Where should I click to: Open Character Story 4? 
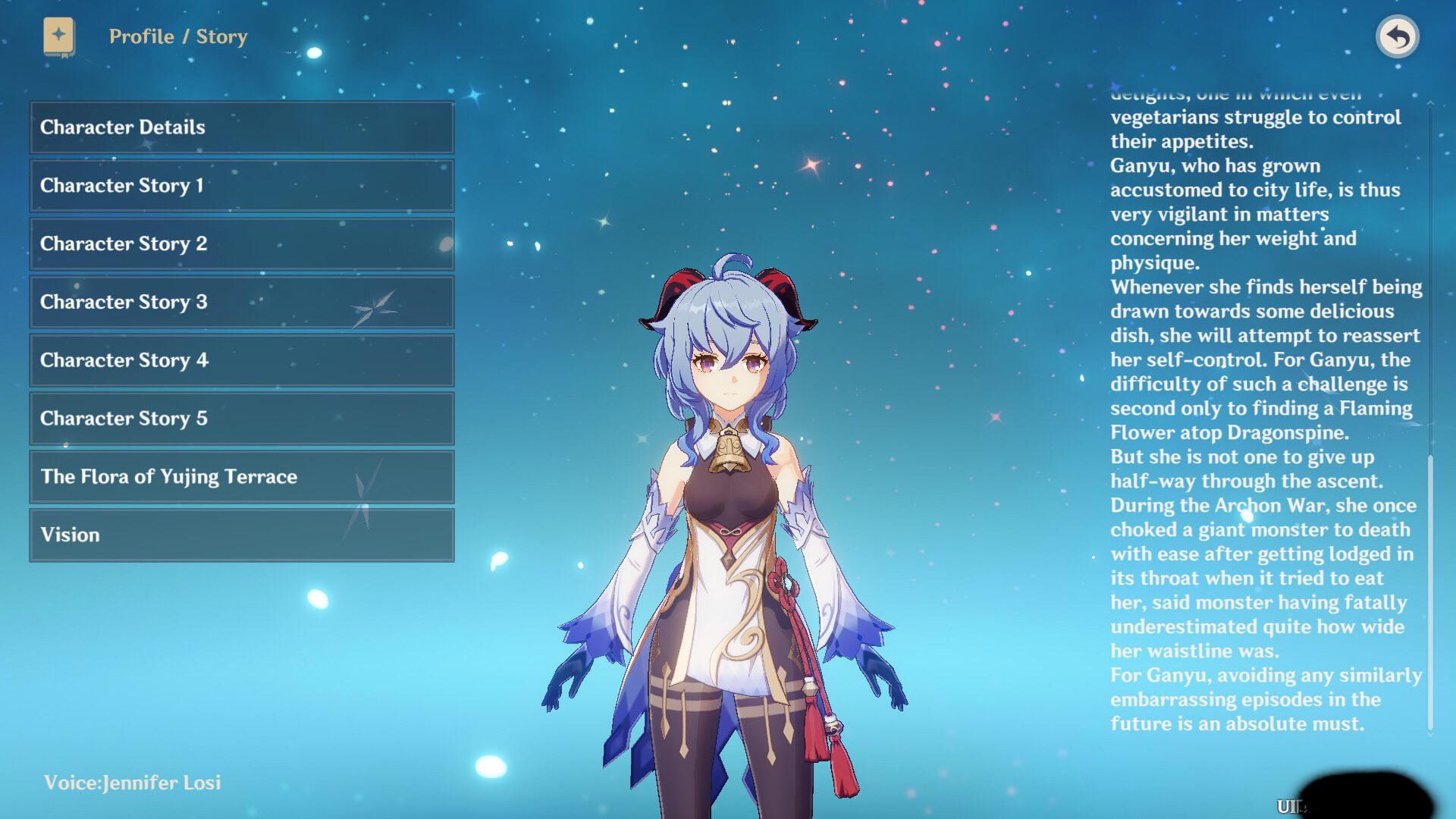(x=242, y=360)
